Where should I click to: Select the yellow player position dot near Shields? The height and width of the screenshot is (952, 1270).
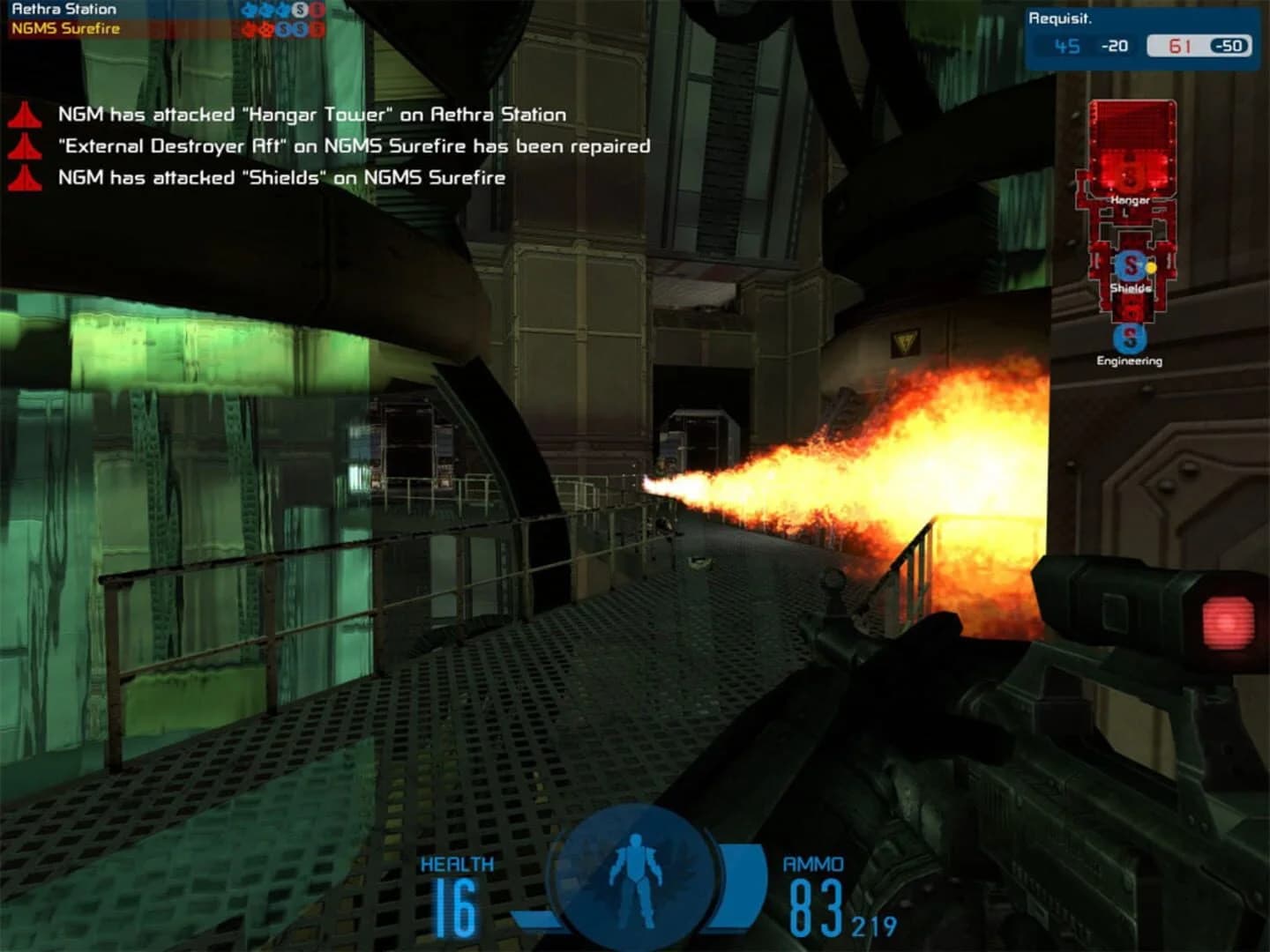click(1151, 267)
